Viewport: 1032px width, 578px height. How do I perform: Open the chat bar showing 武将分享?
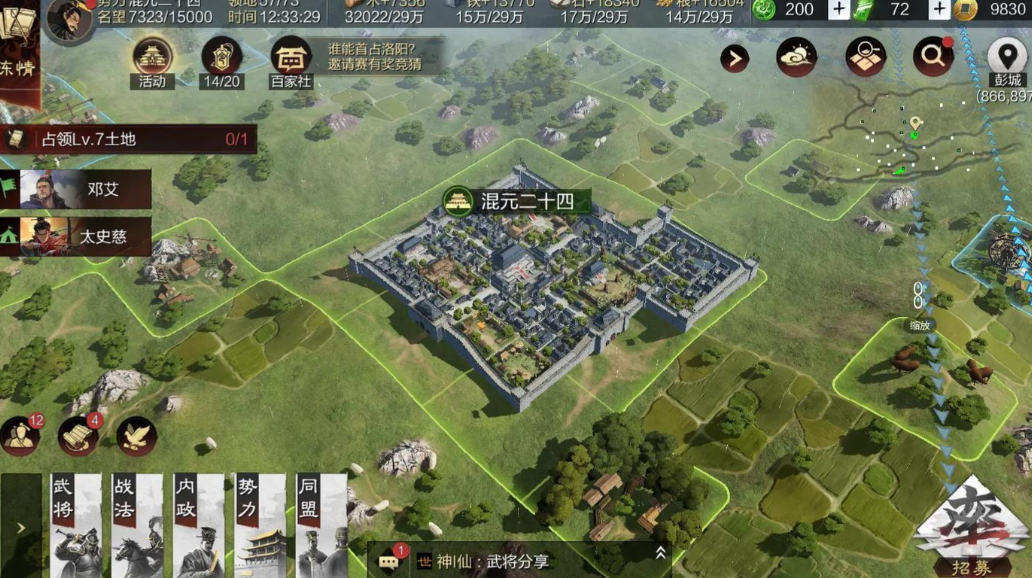tap(520, 561)
